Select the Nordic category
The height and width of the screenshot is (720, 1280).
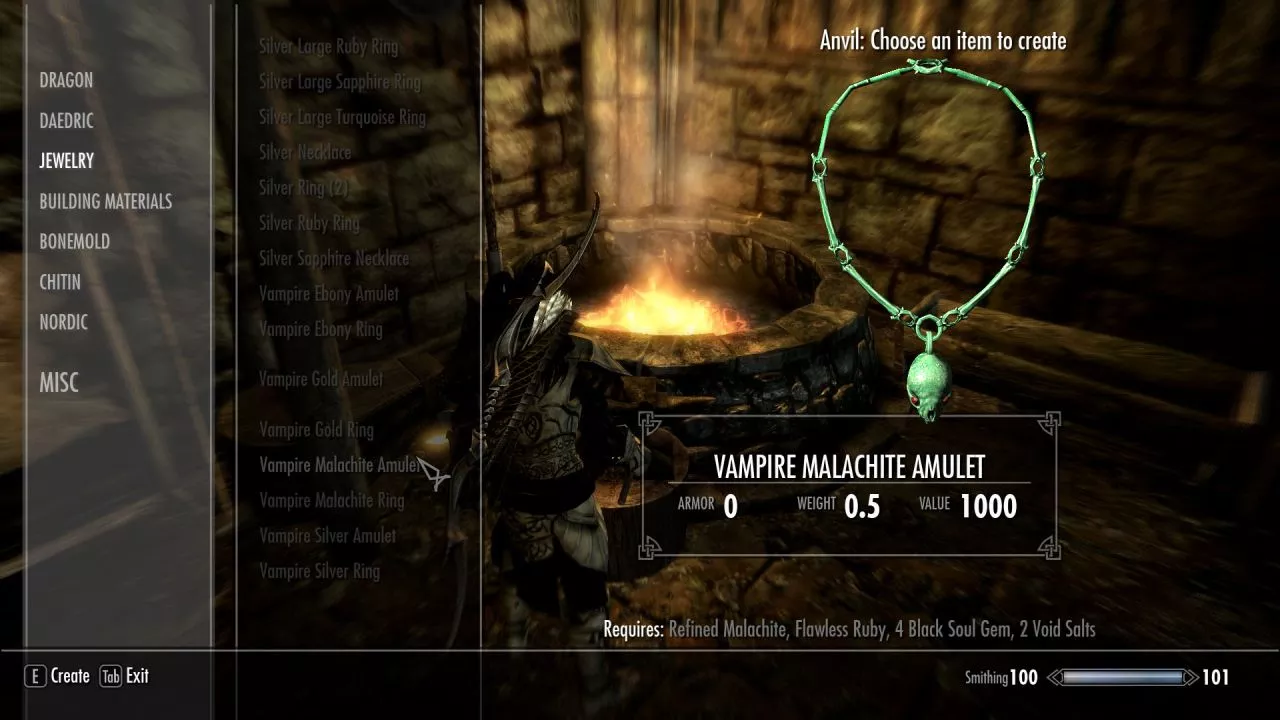(x=64, y=322)
